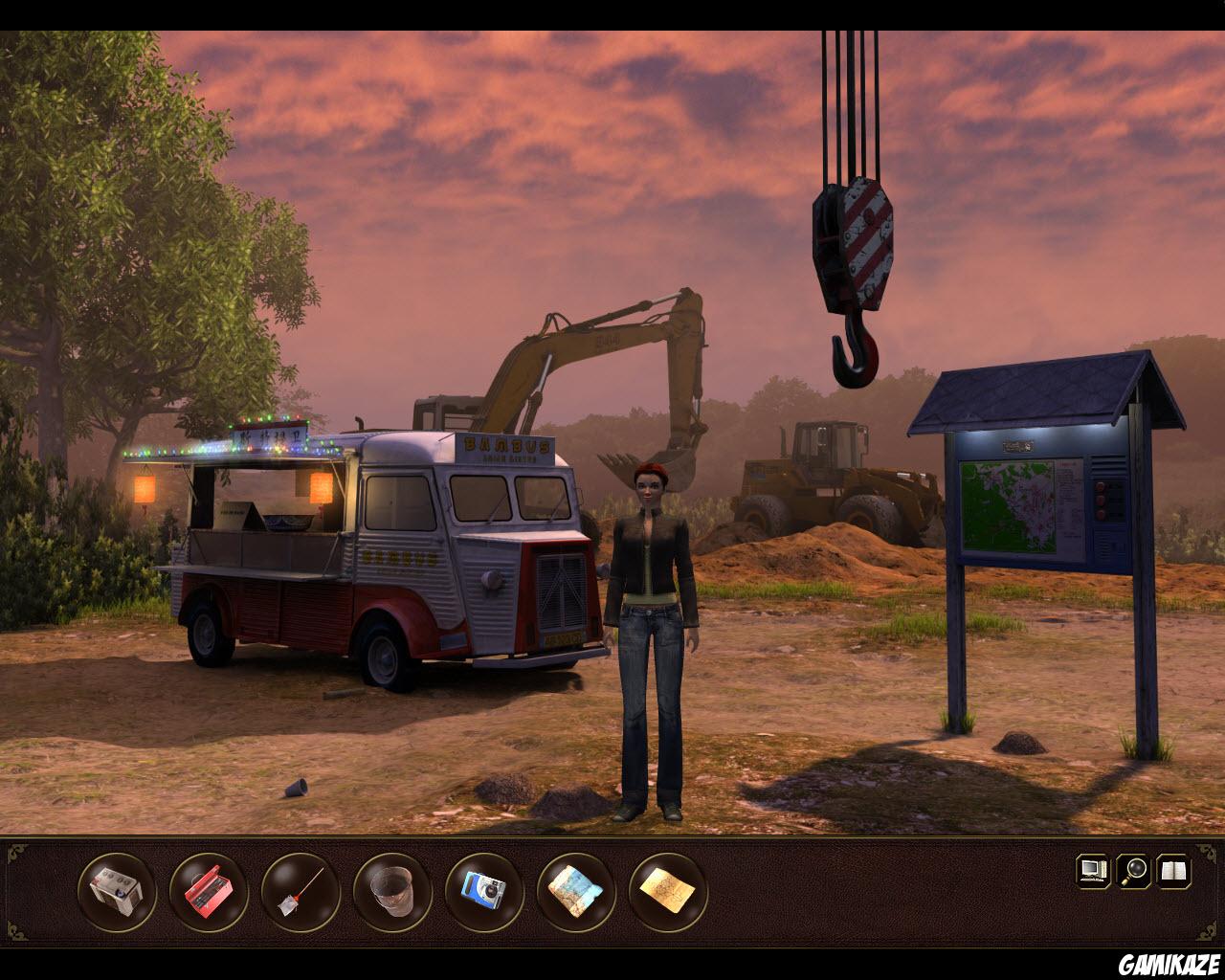Screen dimensions: 1225x980
Task: Pick the red toolbox from inventory
Action: pyautogui.click(x=209, y=892)
